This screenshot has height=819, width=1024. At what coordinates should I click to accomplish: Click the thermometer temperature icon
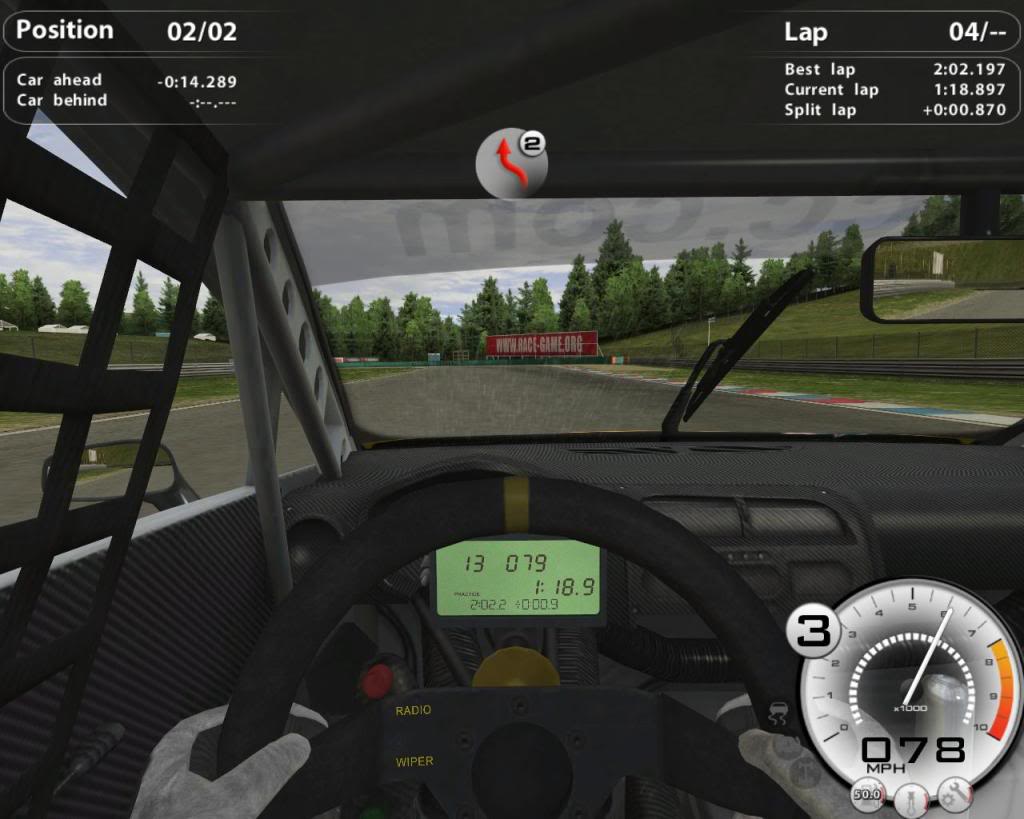(909, 799)
